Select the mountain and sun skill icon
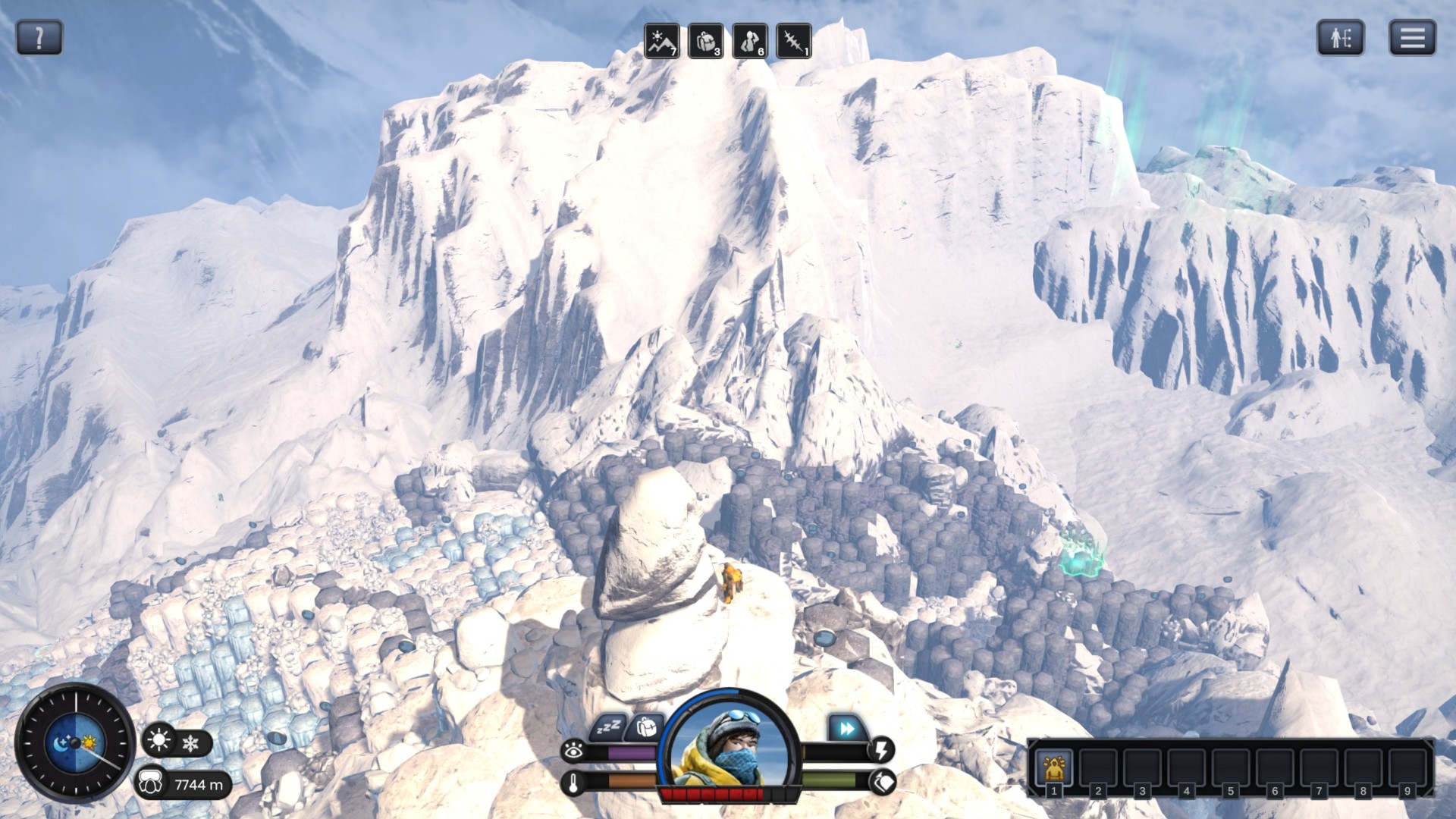This screenshot has height=819, width=1456. click(x=661, y=41)
